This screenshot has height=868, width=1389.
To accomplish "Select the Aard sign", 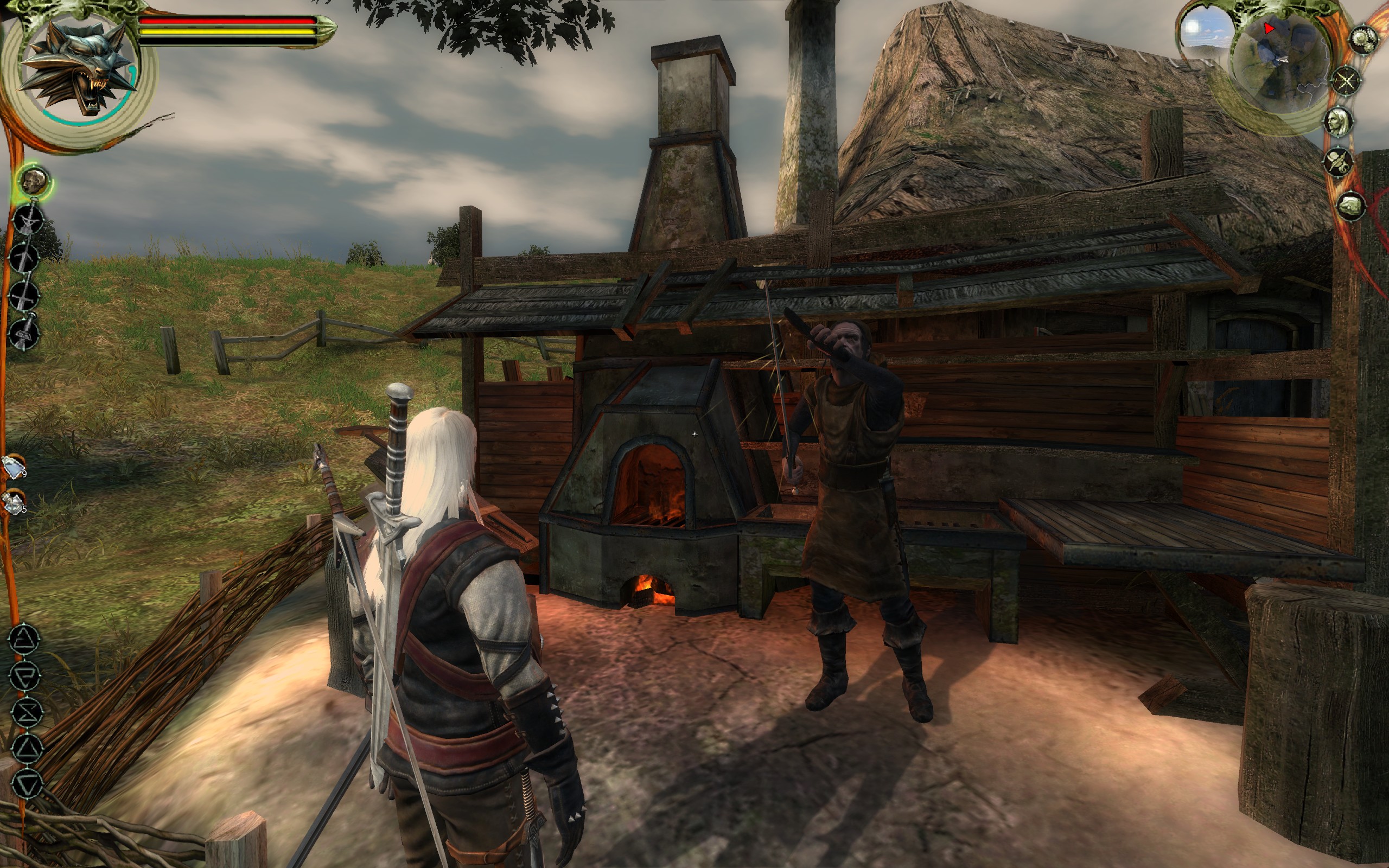I will [24, 639].
